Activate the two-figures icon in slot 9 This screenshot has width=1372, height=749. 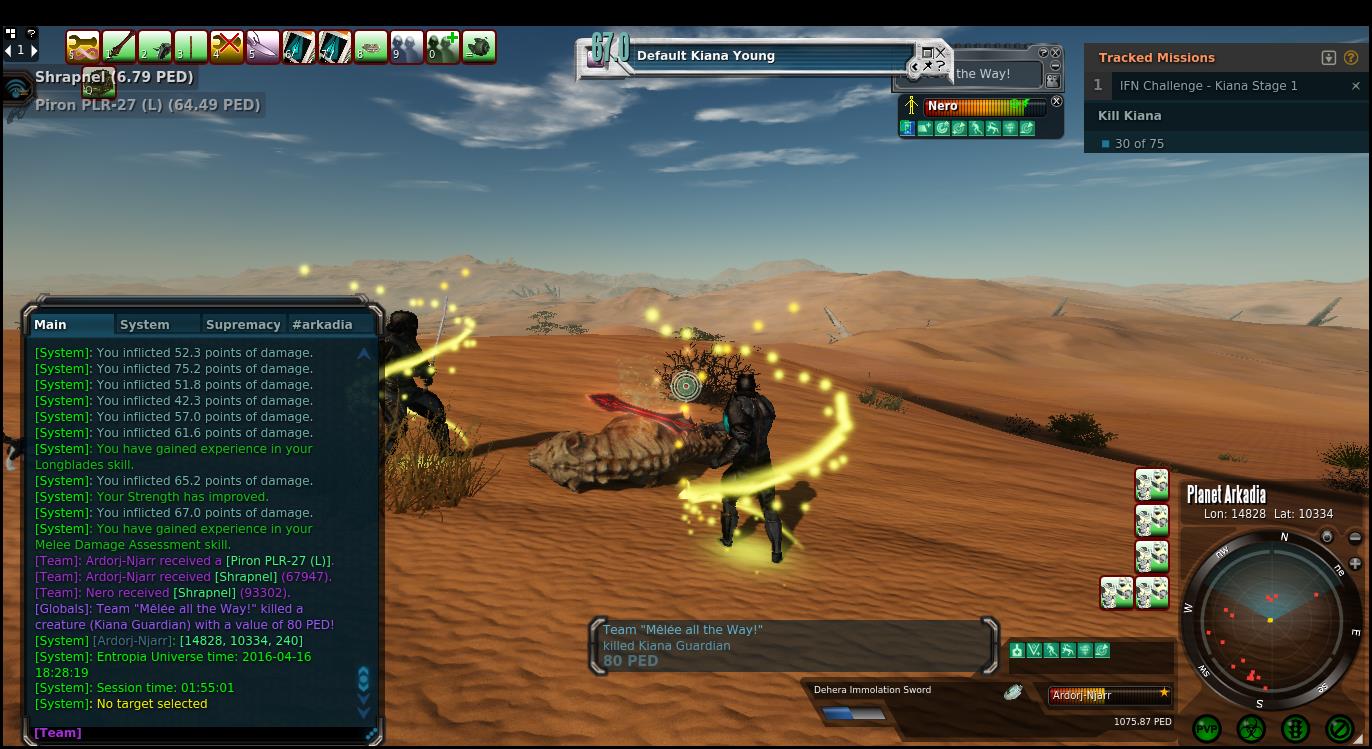[x=407, y=47]
